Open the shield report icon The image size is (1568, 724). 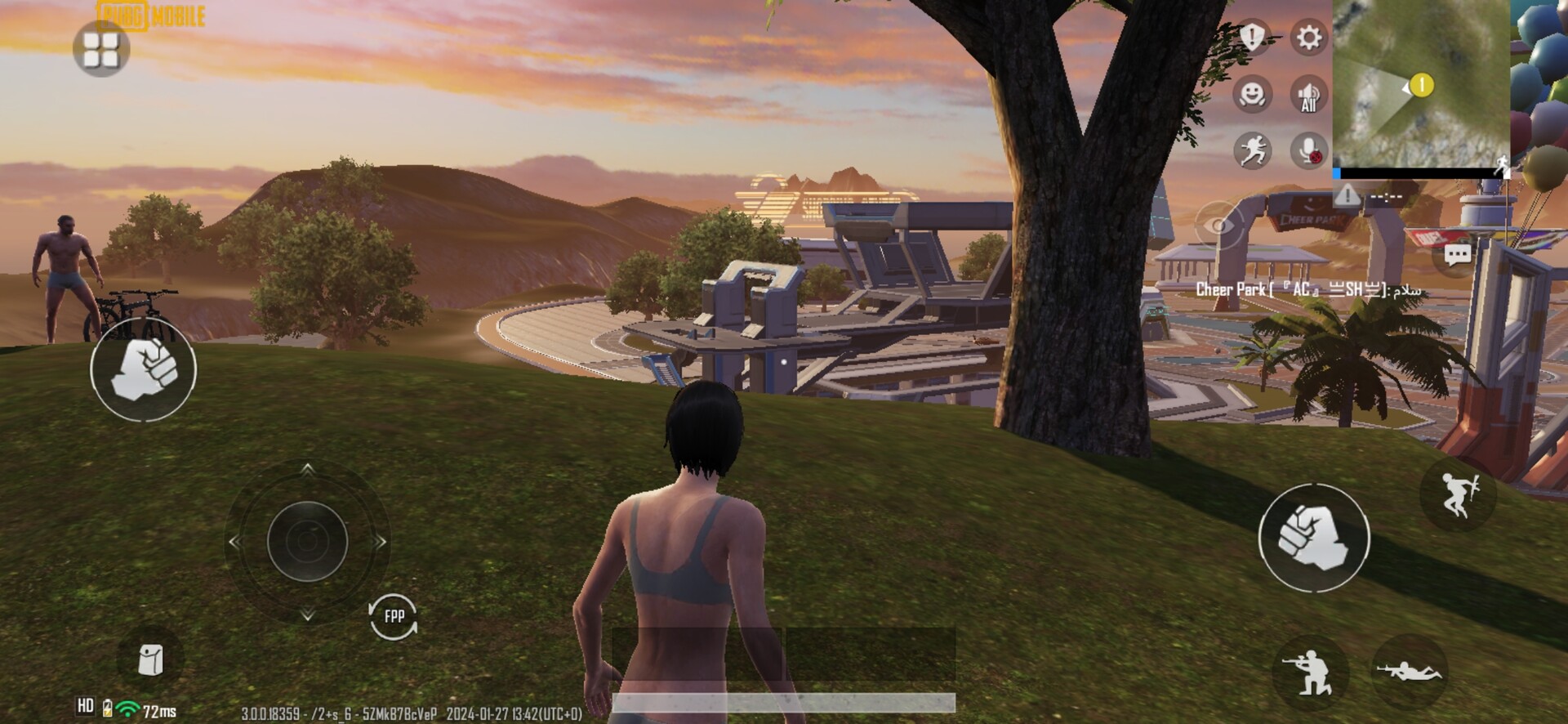tap(1252, 37)
